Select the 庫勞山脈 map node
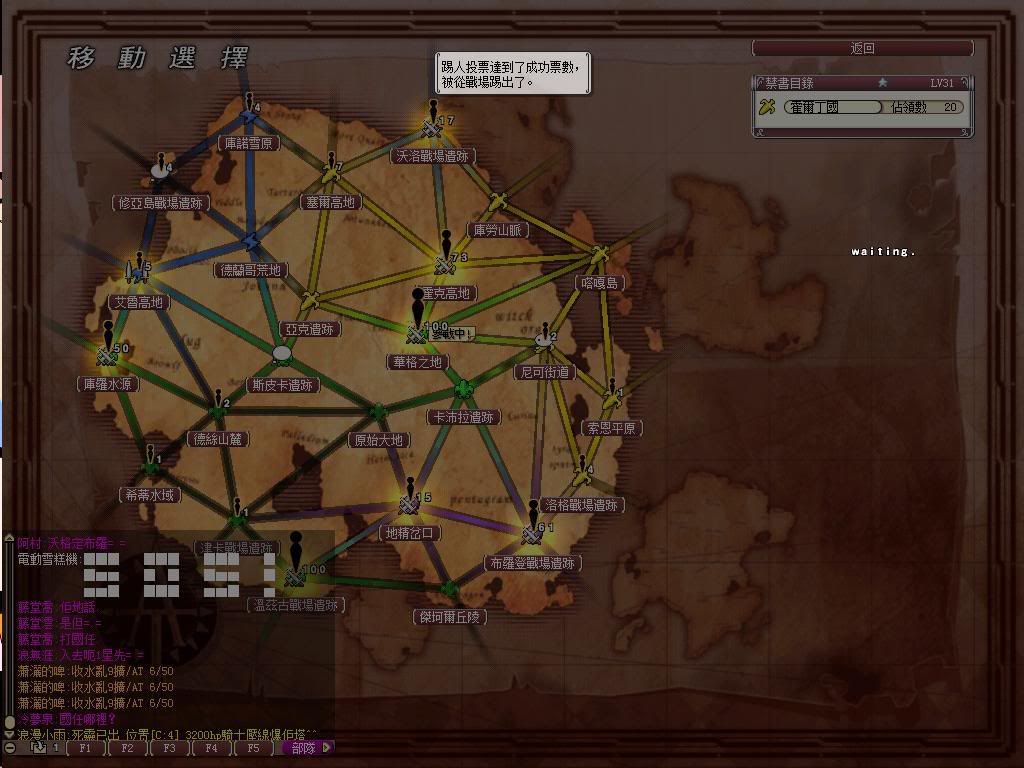Screen dimensions: 1024x768 pyautogui.click(x=499, y=204)
